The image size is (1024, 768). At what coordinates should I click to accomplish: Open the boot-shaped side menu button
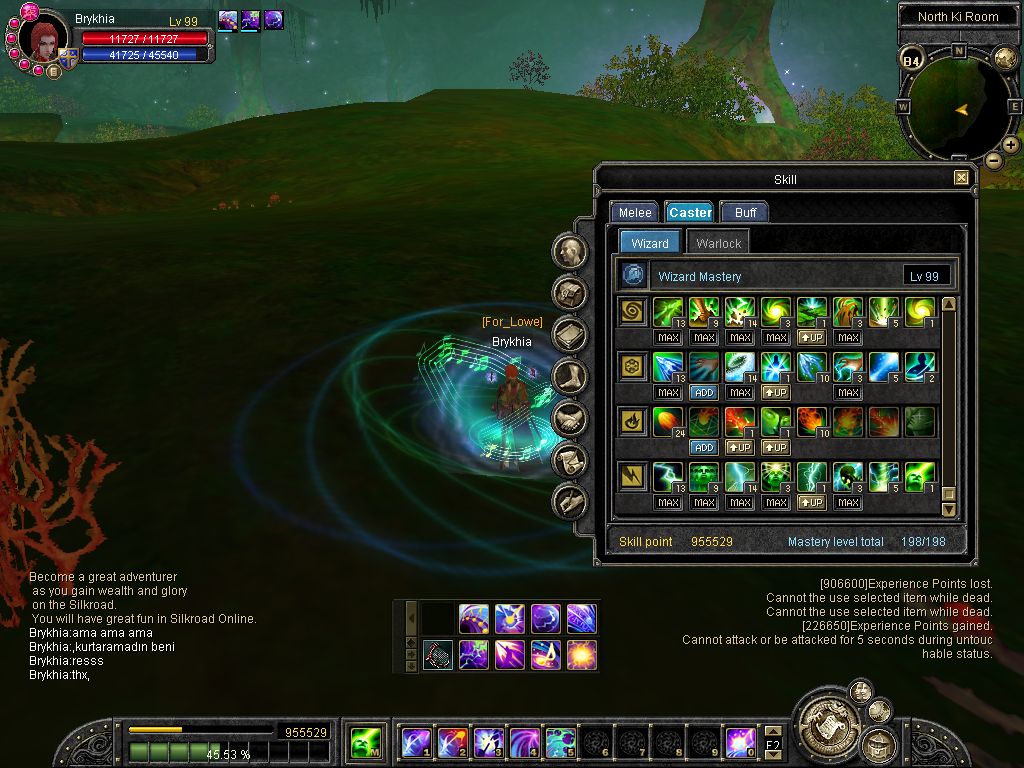pyautogui.click(x=570, y=377)
